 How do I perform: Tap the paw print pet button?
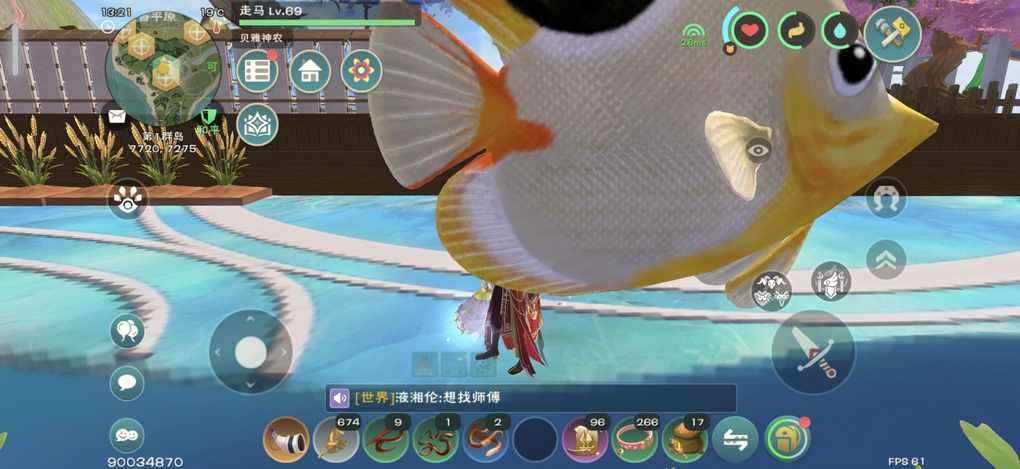point(128,199)
